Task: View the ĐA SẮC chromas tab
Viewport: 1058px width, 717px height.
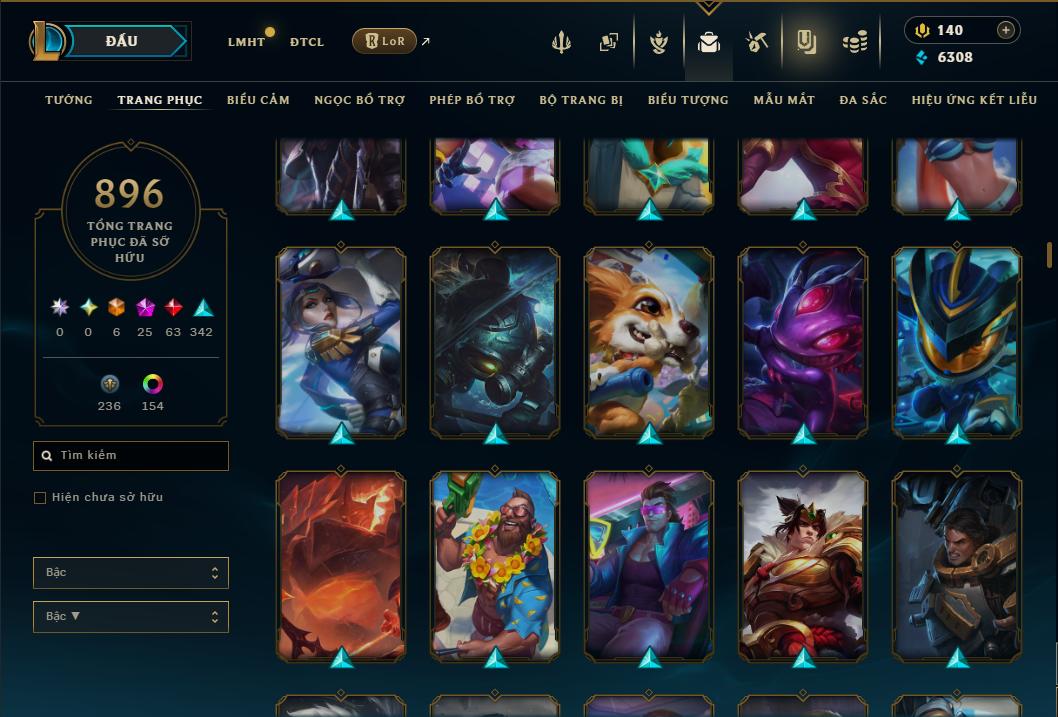Action: tap(863, 100)
